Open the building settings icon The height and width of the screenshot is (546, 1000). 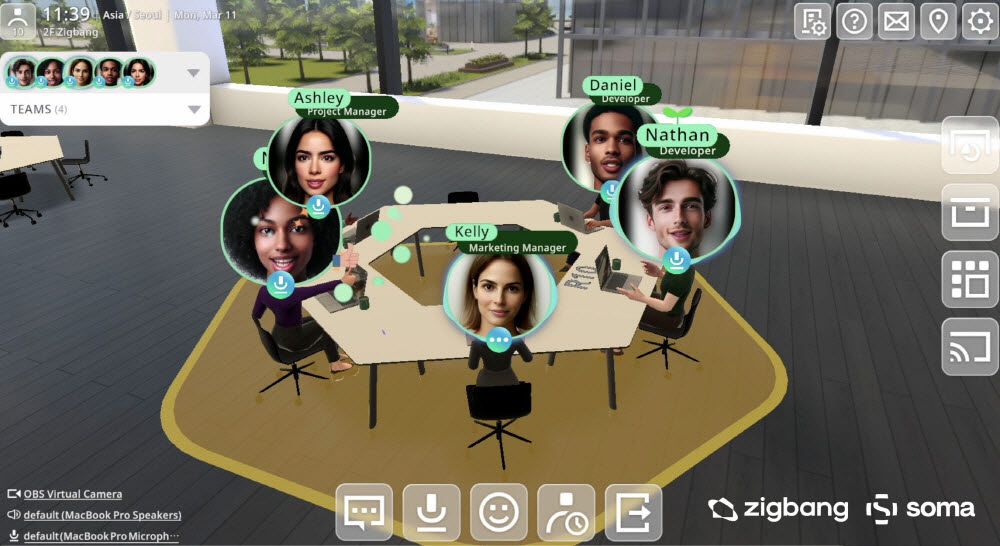click(x=812, y=21)
